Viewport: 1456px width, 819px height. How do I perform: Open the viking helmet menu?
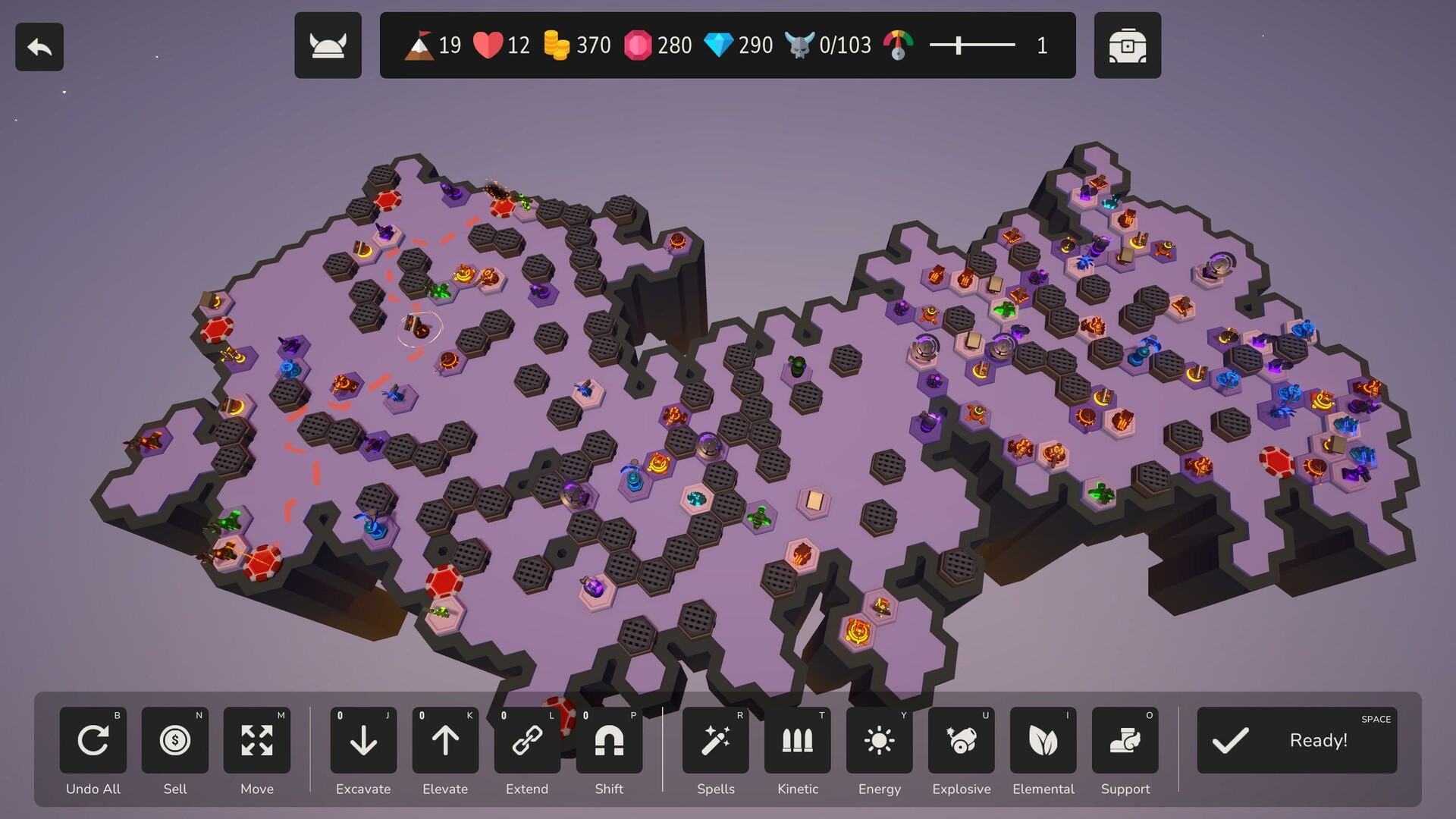coord(328,45)
